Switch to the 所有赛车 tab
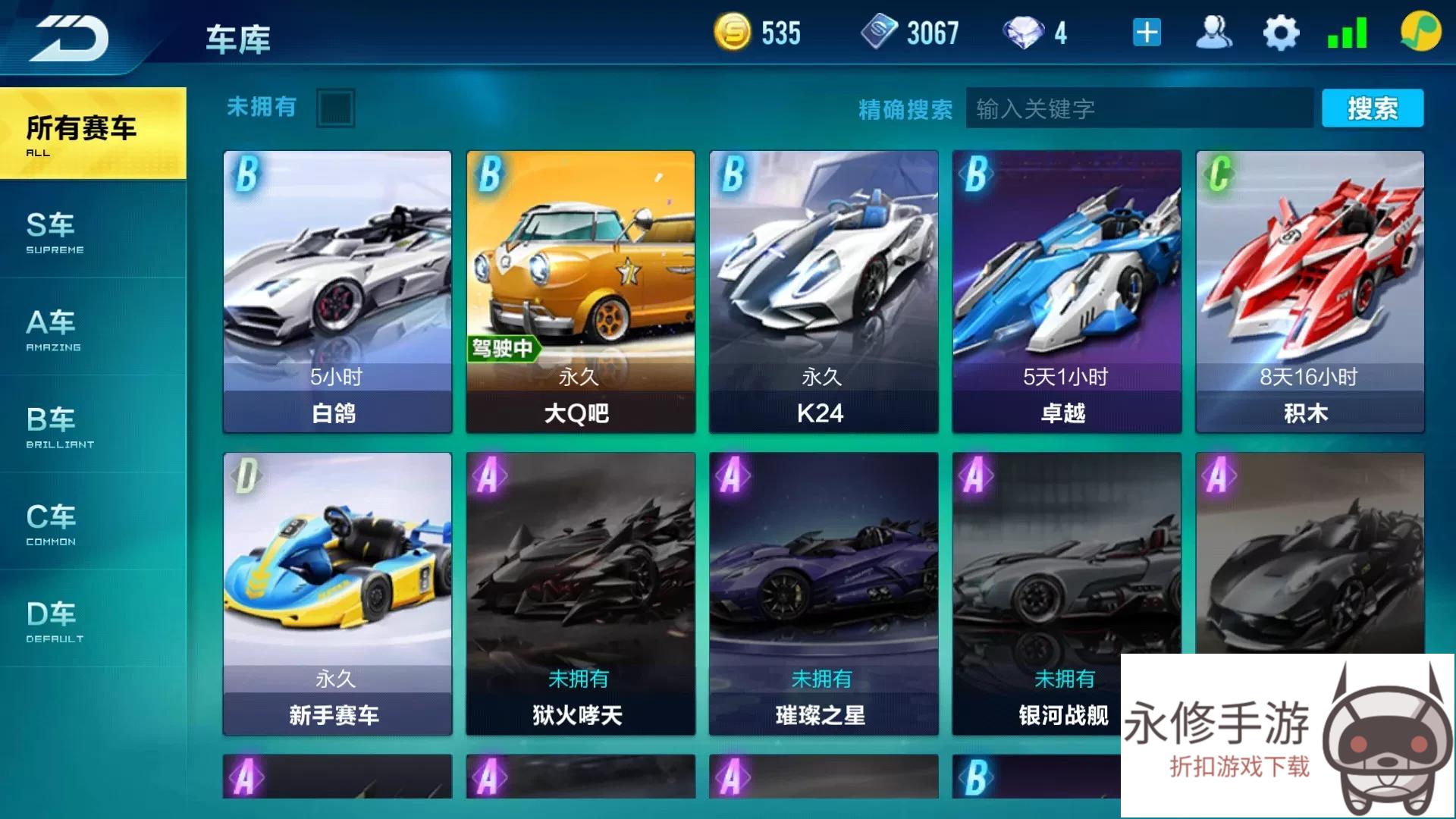Viewport: 1456px width, 819px height. 93,133
